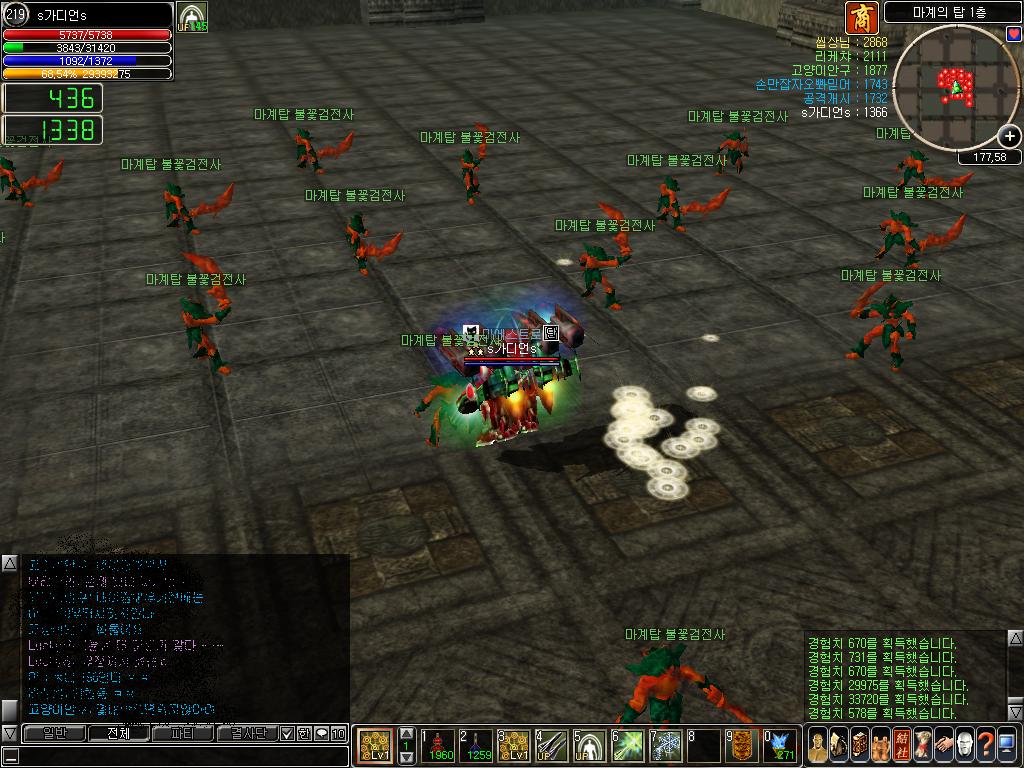Open the red merchant 商 icon
This screenshot has width=1024, height=768.
861,17
